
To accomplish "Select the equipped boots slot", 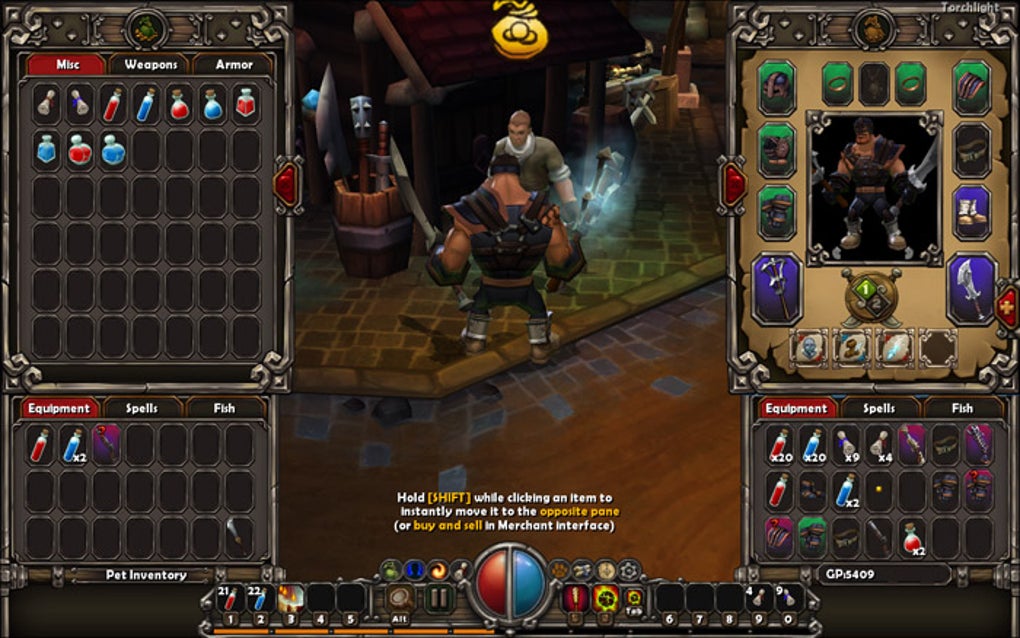I will pyautogui.click(x=970, y=212).
